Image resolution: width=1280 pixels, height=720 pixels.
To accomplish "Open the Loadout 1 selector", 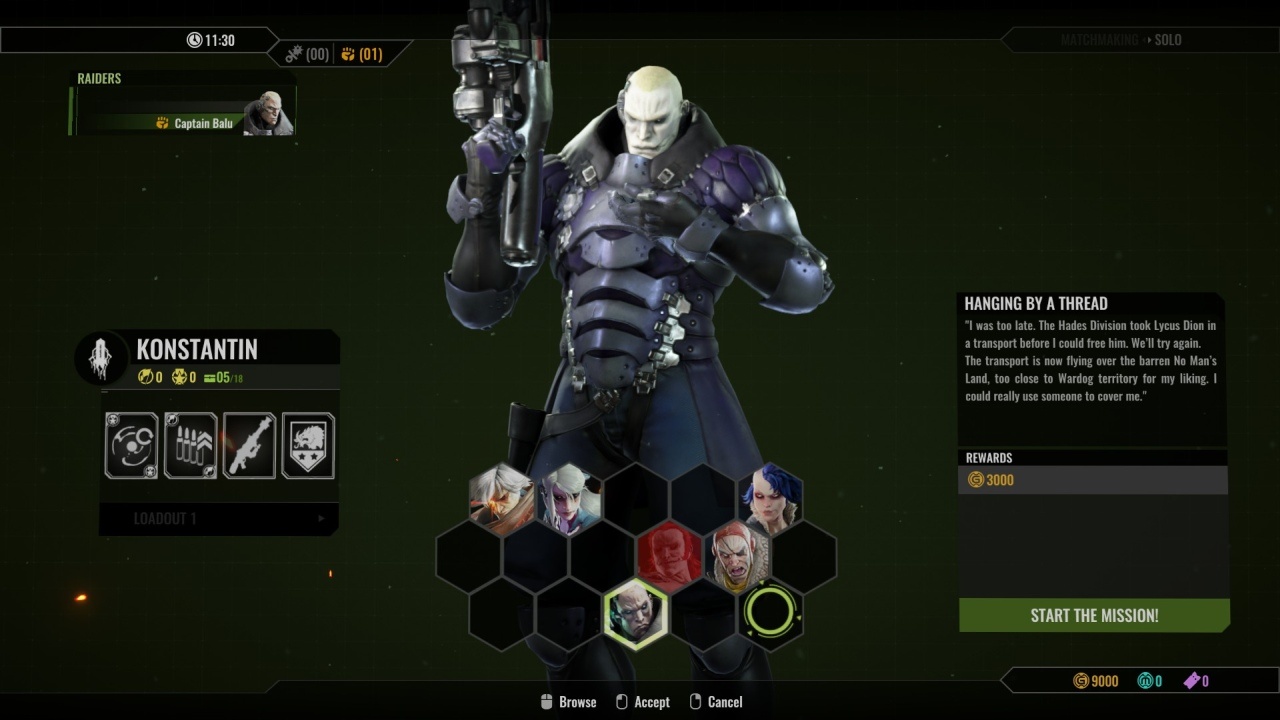I will (219, 519).
